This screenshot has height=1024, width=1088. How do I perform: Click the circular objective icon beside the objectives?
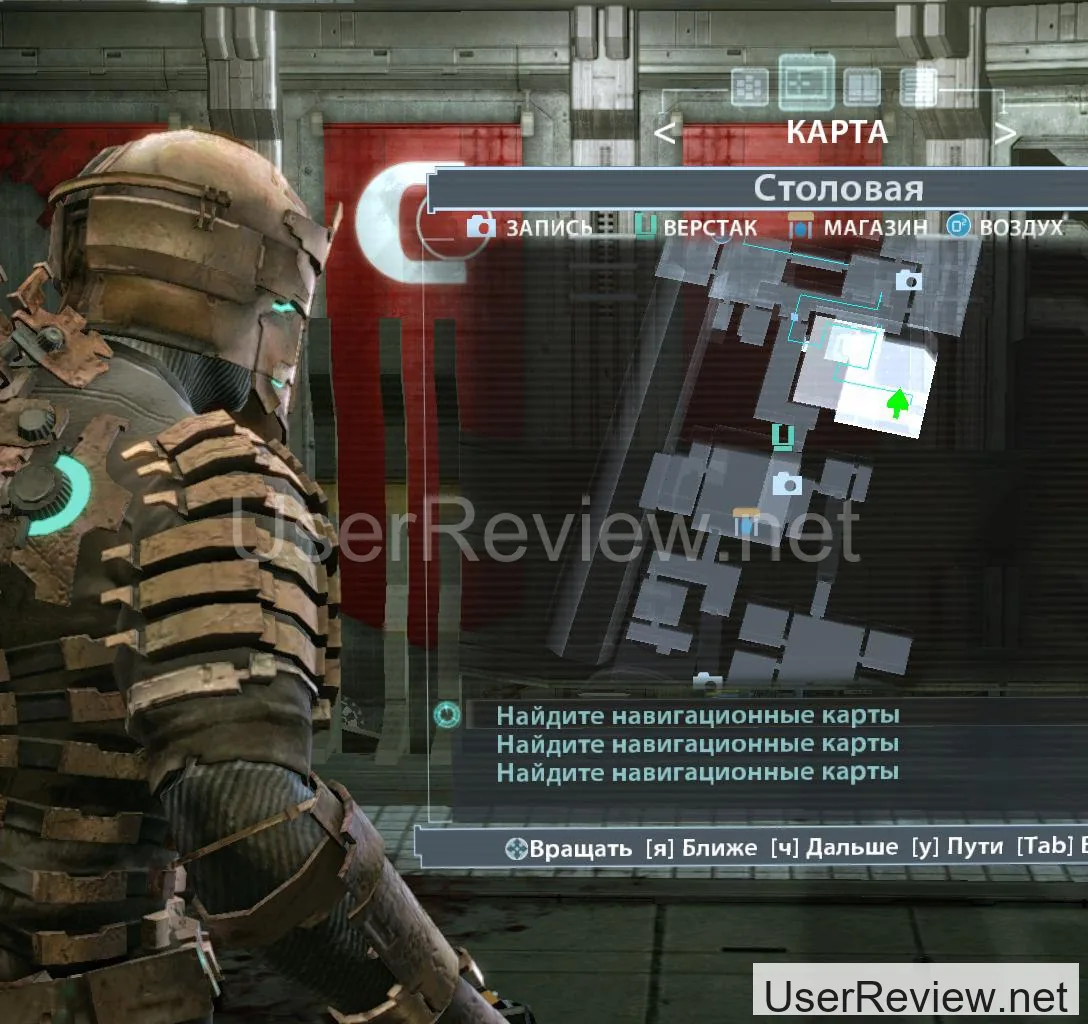coord(447,715)
